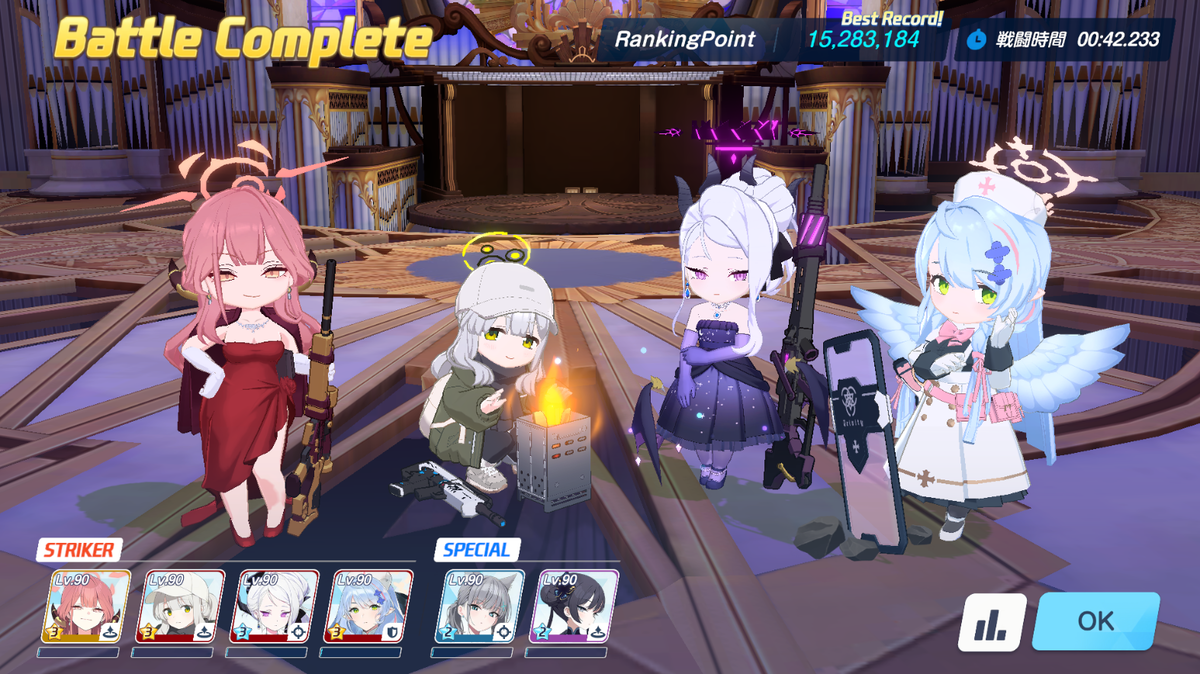Select the pink-haired striker portrait
Image resolution: width=1200 pixels, height=674 pixels.
tap(86, 606)
